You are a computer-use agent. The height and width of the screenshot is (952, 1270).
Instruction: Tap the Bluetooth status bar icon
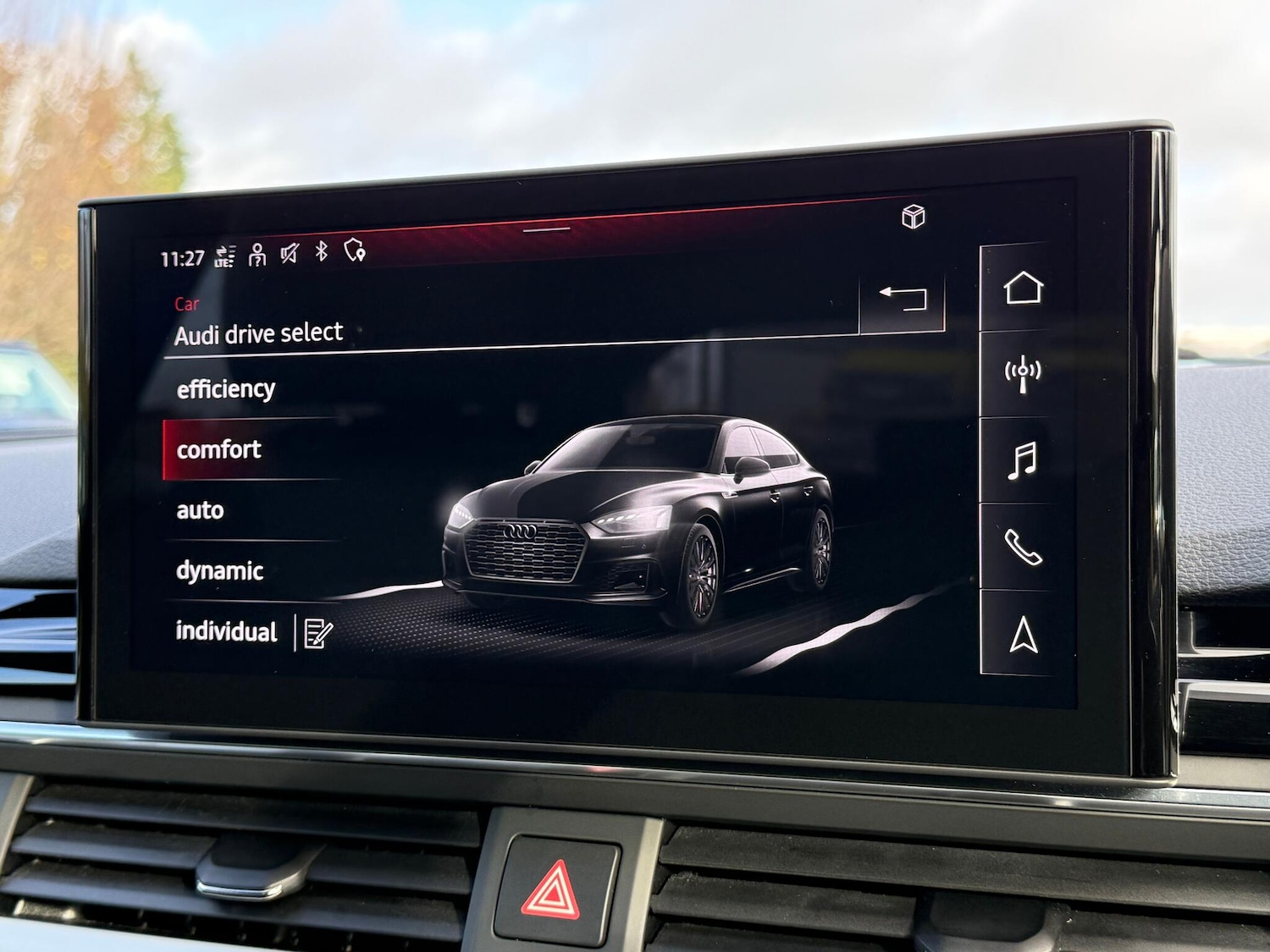320,254
